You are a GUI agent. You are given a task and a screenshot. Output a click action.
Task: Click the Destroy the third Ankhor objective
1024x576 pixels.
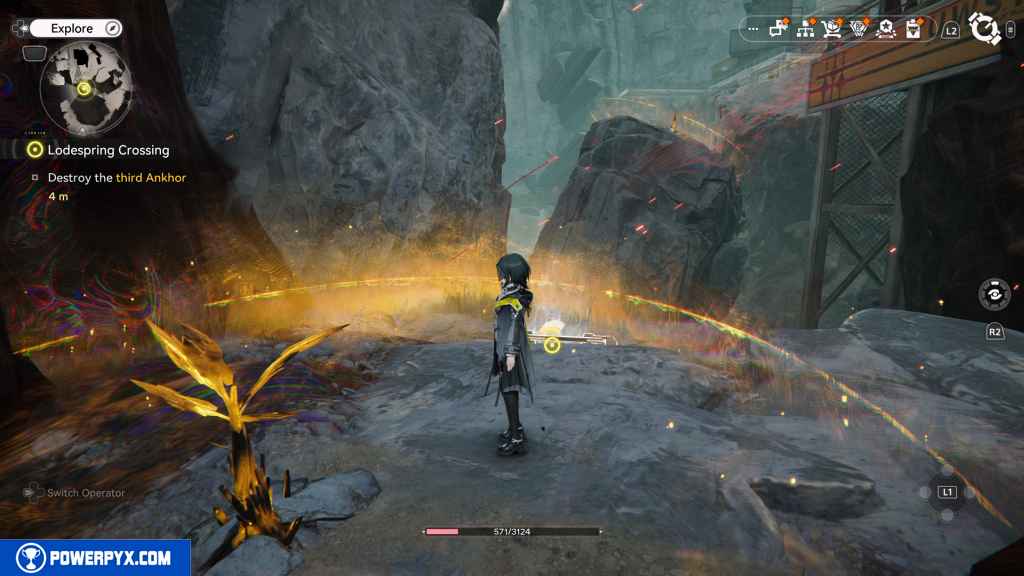tap(116, 178)
